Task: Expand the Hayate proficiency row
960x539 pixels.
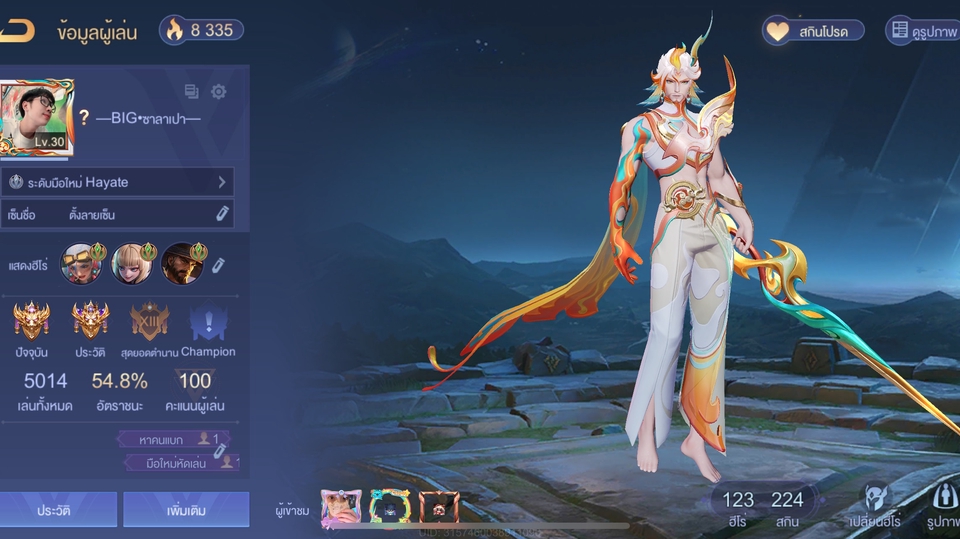Action: (120, 182)
